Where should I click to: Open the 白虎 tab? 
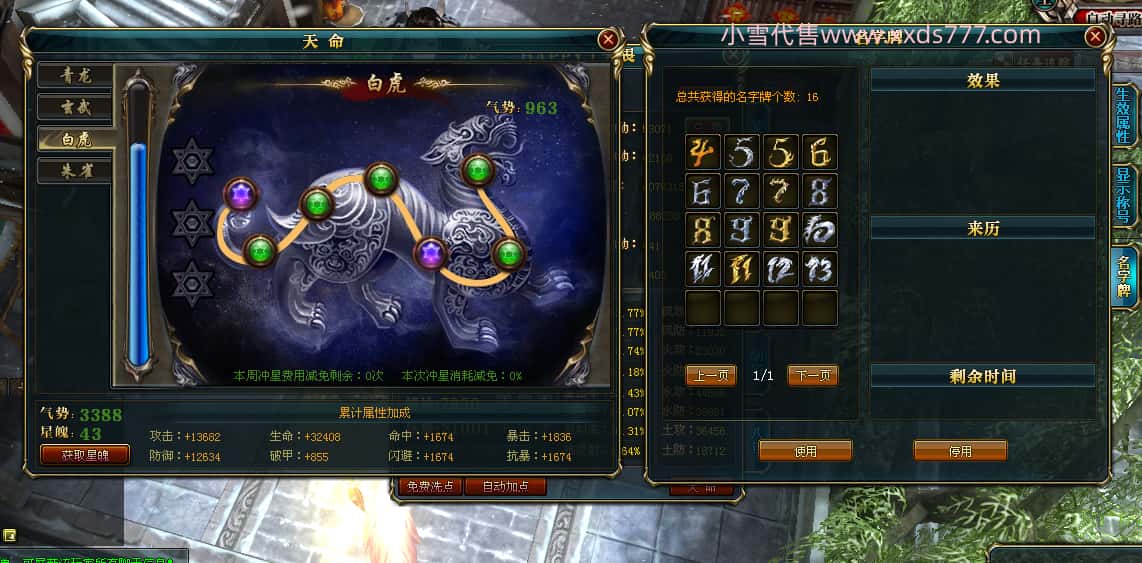click(75, 139)
